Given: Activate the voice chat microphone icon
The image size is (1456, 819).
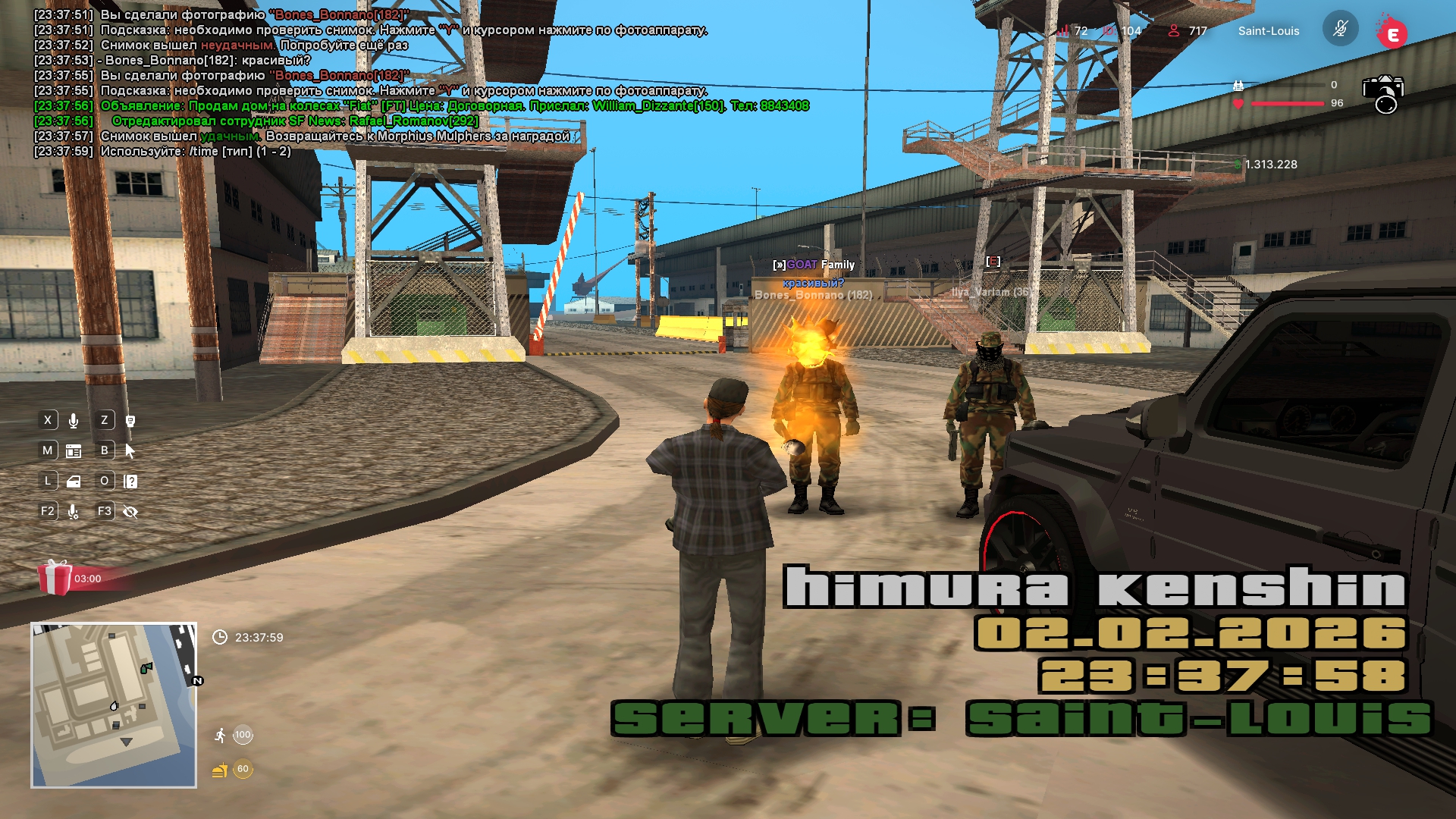Looking at the screenshot, I should pos(74,421).
